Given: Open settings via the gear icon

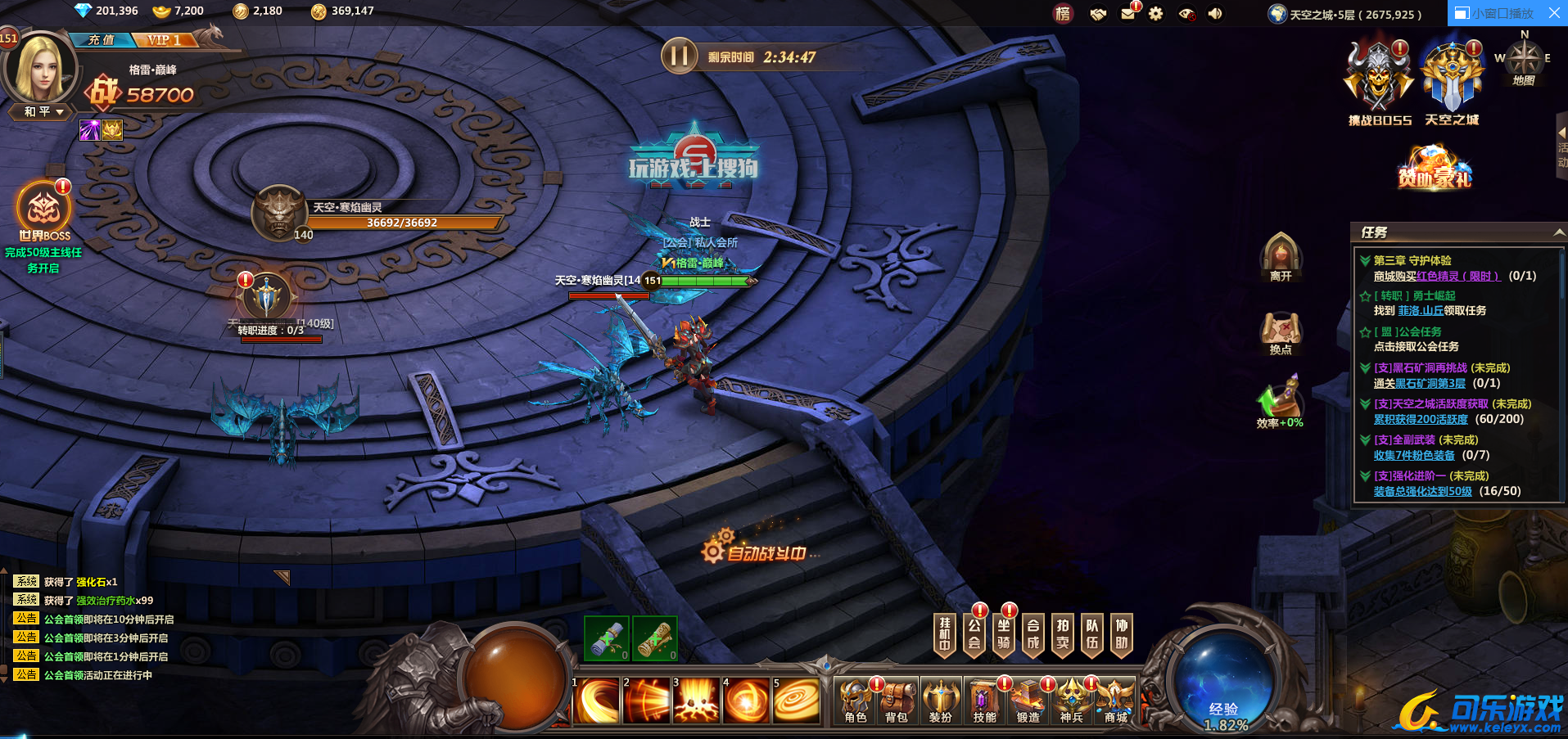Looking at the screenshot, I should (x=1155, y=13).
